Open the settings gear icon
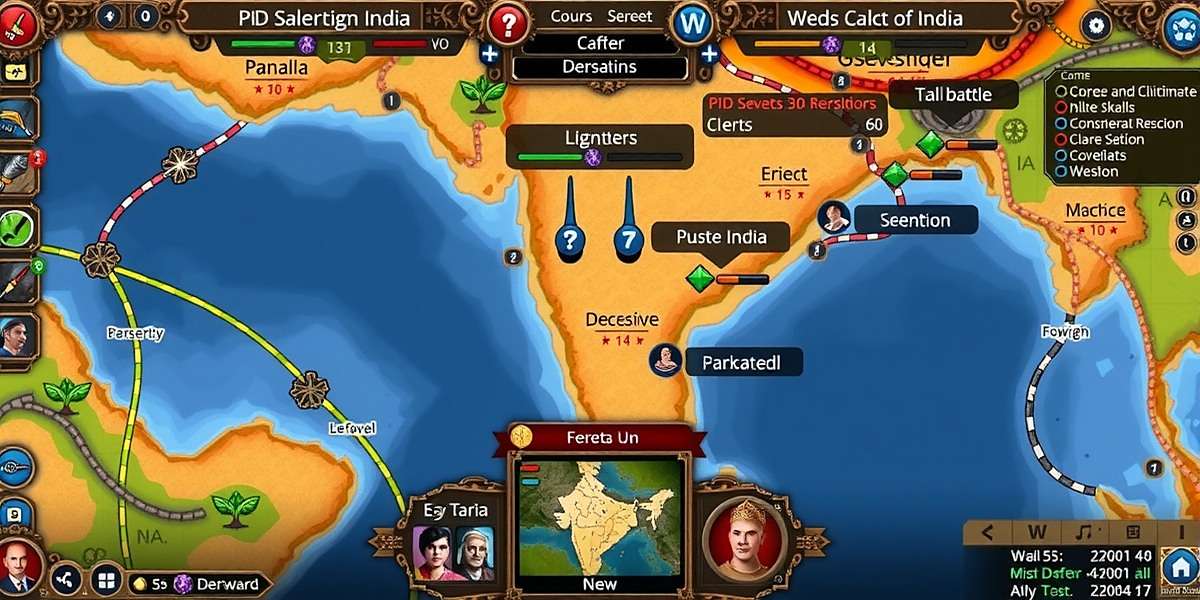Viewport: 1200px width, 600px height. click(x=1099, y=26)
